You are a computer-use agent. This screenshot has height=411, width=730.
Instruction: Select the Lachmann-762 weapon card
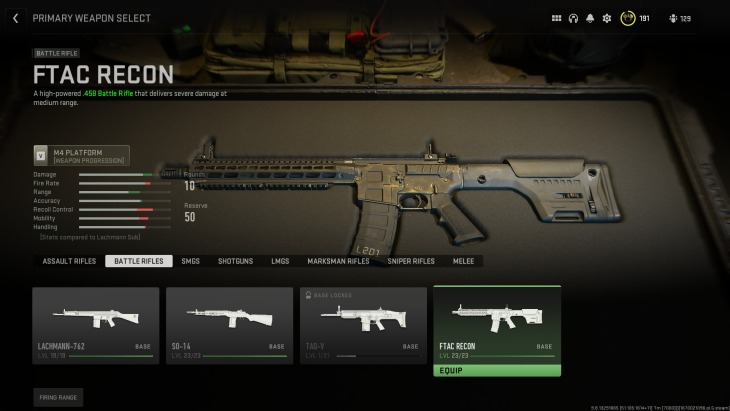click(x=96, y=325)
